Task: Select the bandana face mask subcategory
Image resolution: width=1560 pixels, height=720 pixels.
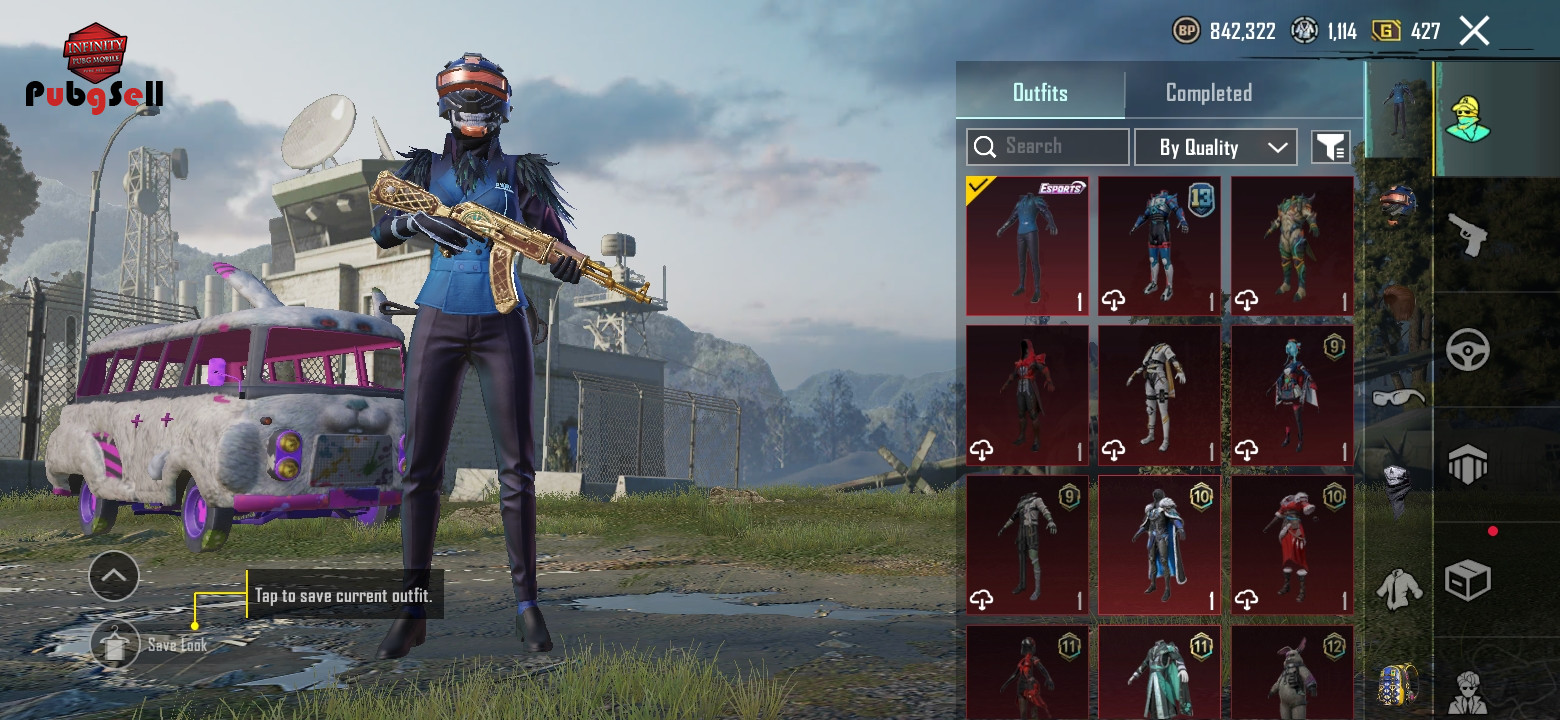Action: point(1398,487)
